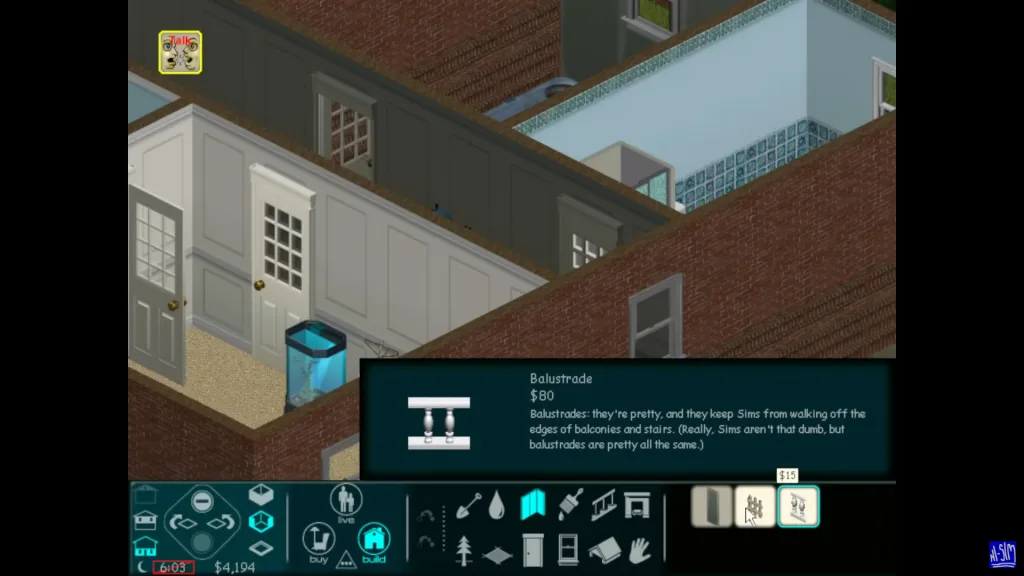Select the picket fence thumbnail
Screen dimensions: 1024x576
(x=755, y=507)
